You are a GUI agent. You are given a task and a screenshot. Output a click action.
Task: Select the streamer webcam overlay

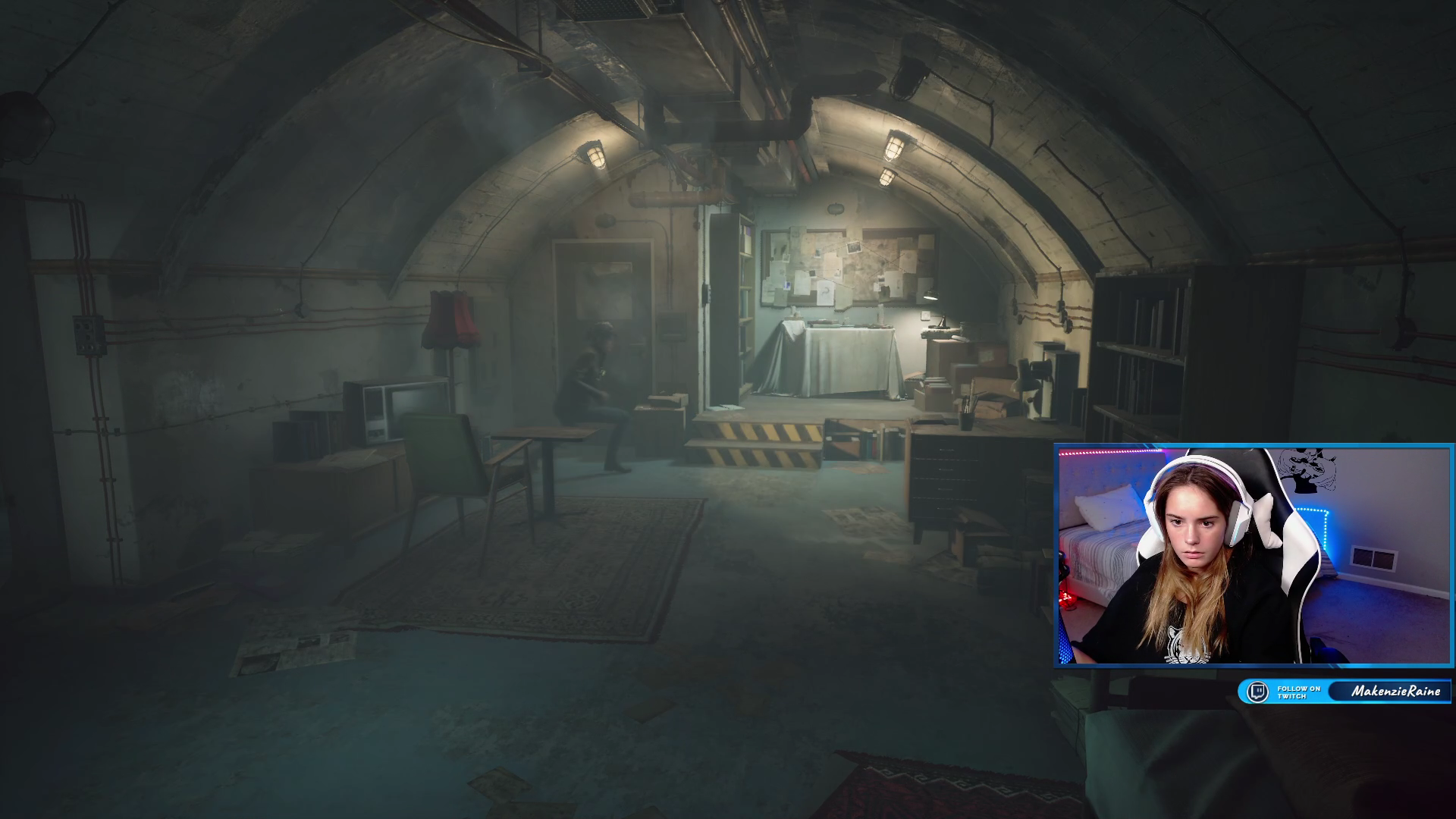(1254, 556)
